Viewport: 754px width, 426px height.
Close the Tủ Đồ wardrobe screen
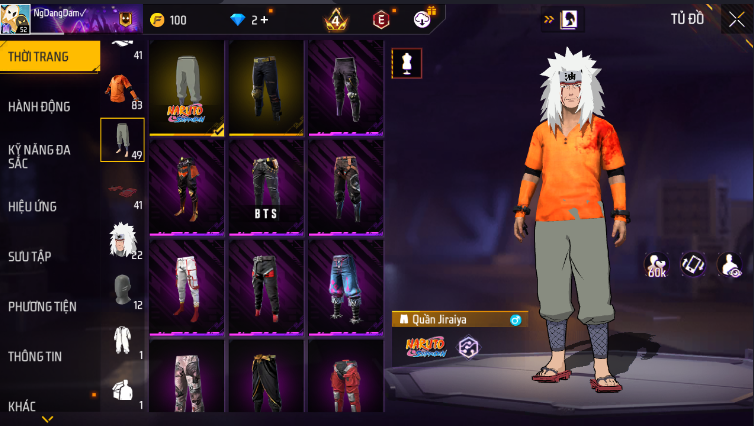(x=737, y=19)
